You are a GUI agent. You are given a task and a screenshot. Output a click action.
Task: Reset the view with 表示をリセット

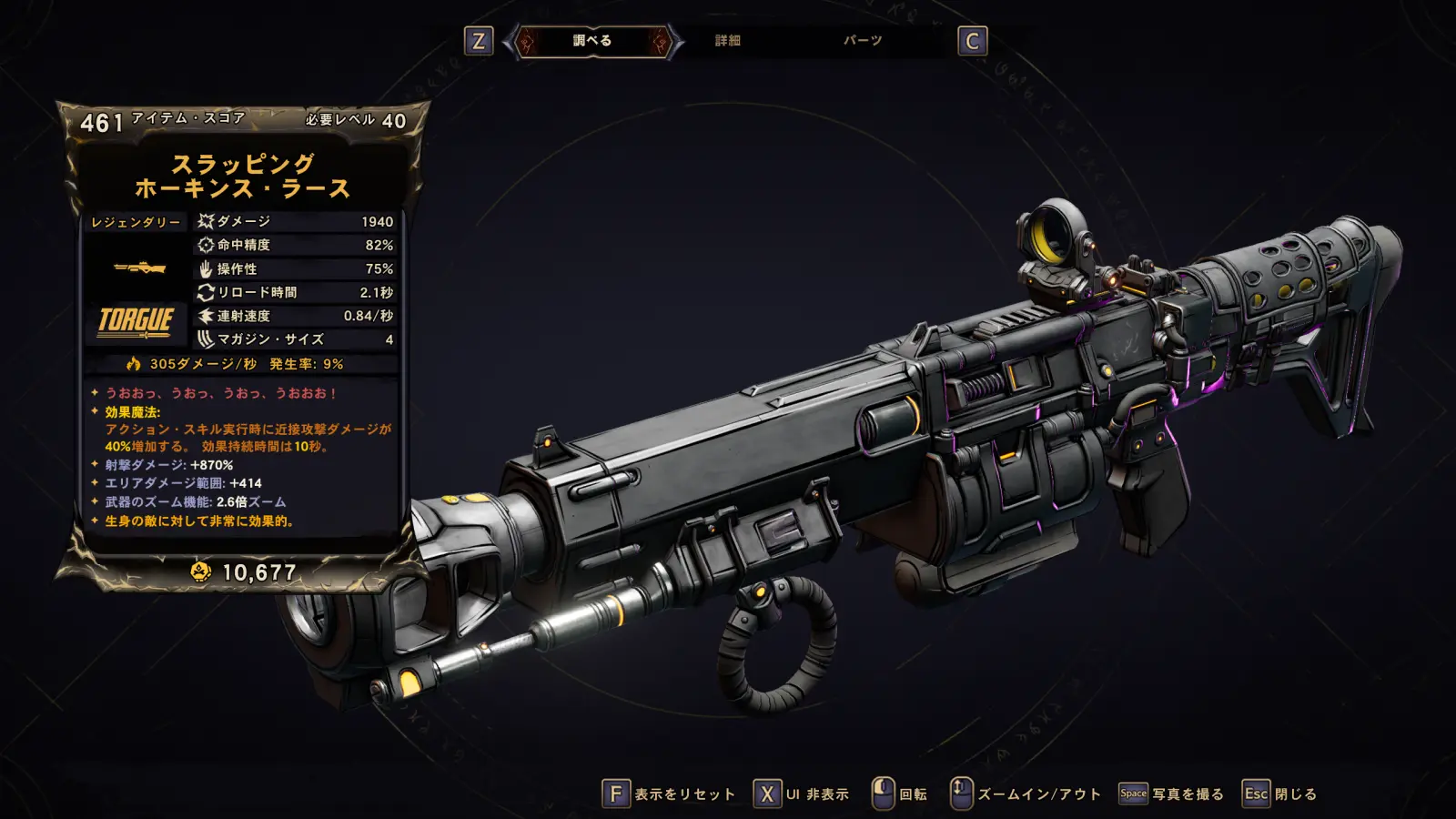(670, 794)
